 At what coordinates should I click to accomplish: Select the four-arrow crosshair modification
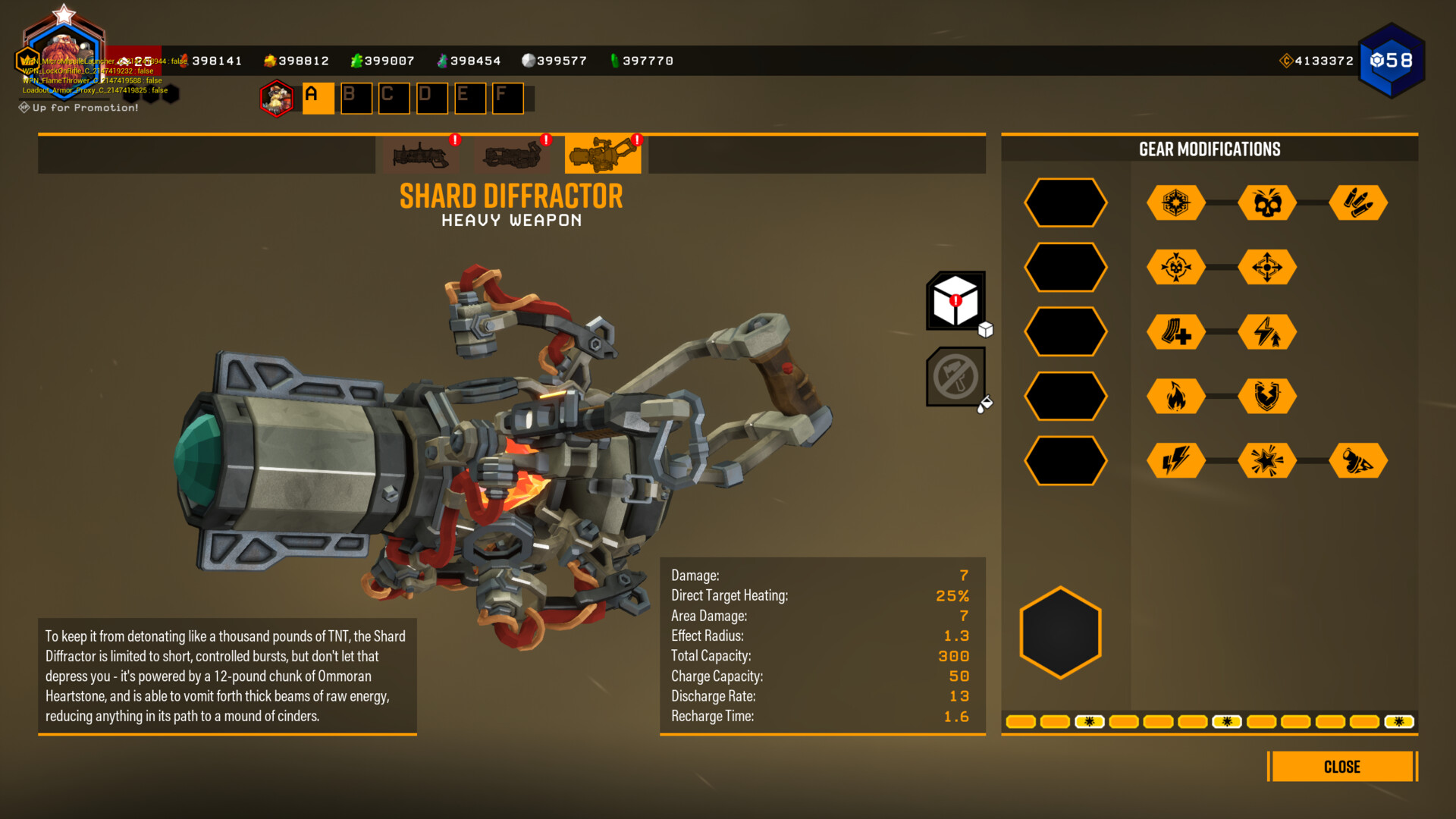point(1267,268)
